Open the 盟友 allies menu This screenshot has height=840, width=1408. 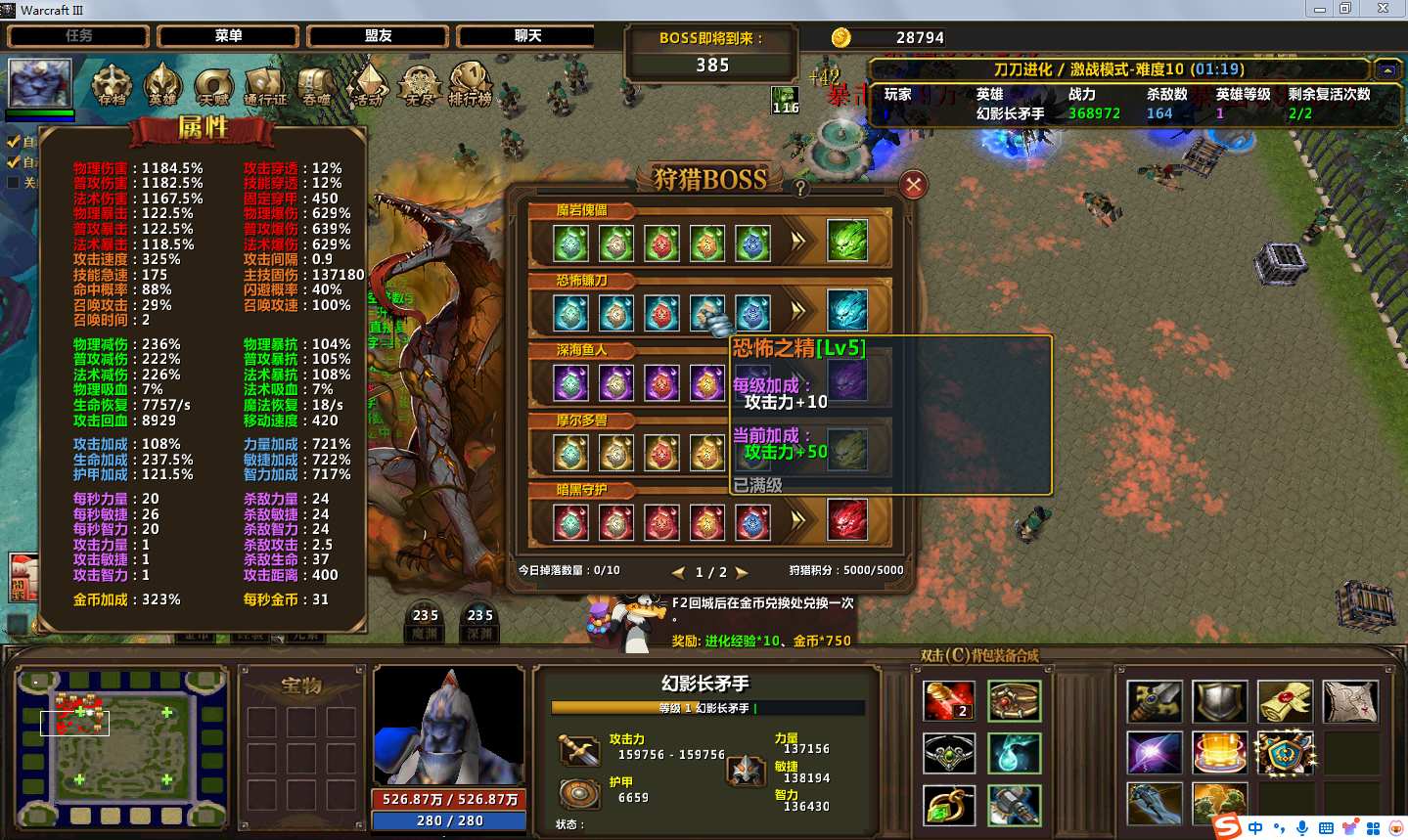[378, 36]
